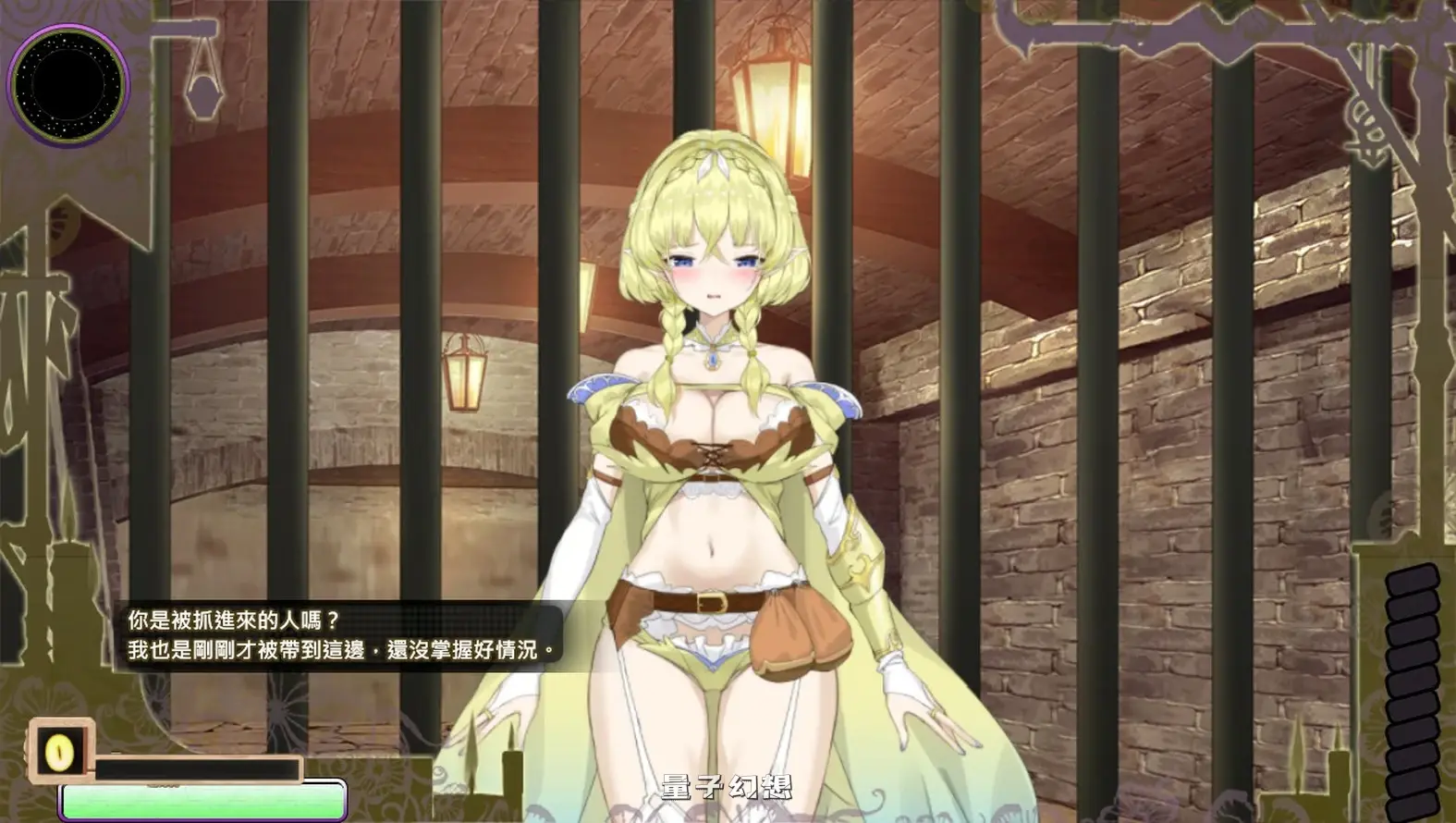Screen dimensions: 1456x823
Task: Click the elf character sprite in the cell
Action: pyautogui.click(x=721, y=416)
